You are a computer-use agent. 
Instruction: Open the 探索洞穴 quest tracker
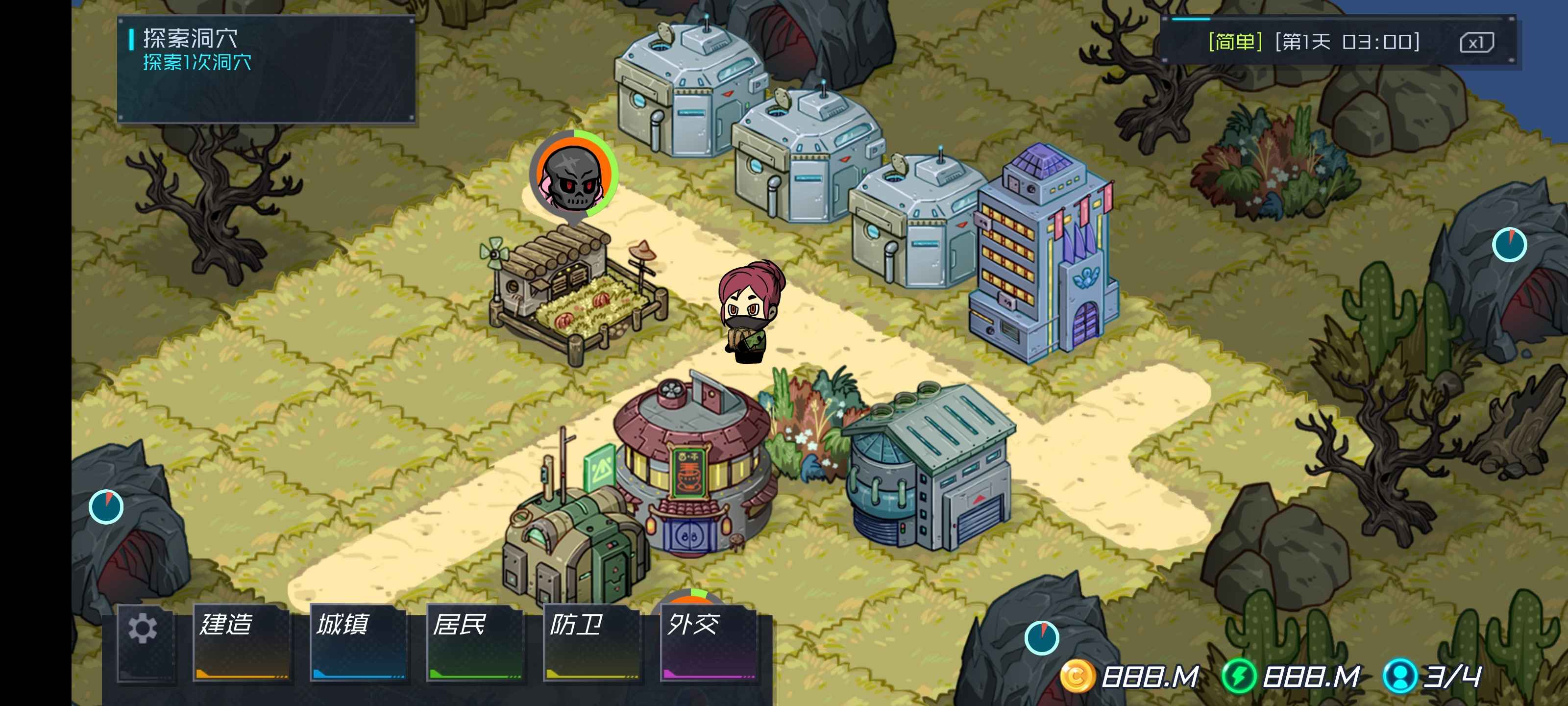coord(266,69)
